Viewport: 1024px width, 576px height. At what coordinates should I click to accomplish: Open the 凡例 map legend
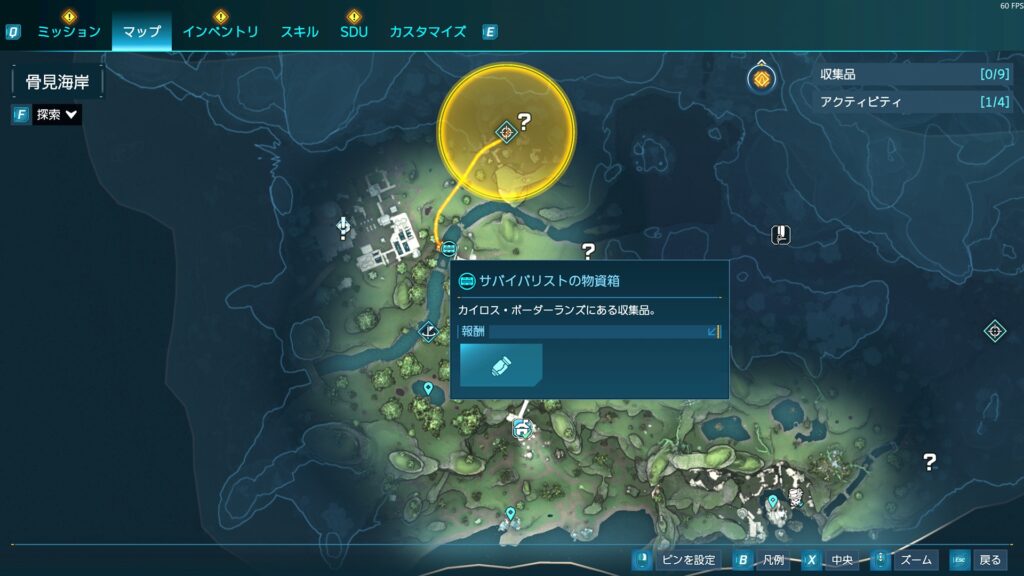pos(760,560)
